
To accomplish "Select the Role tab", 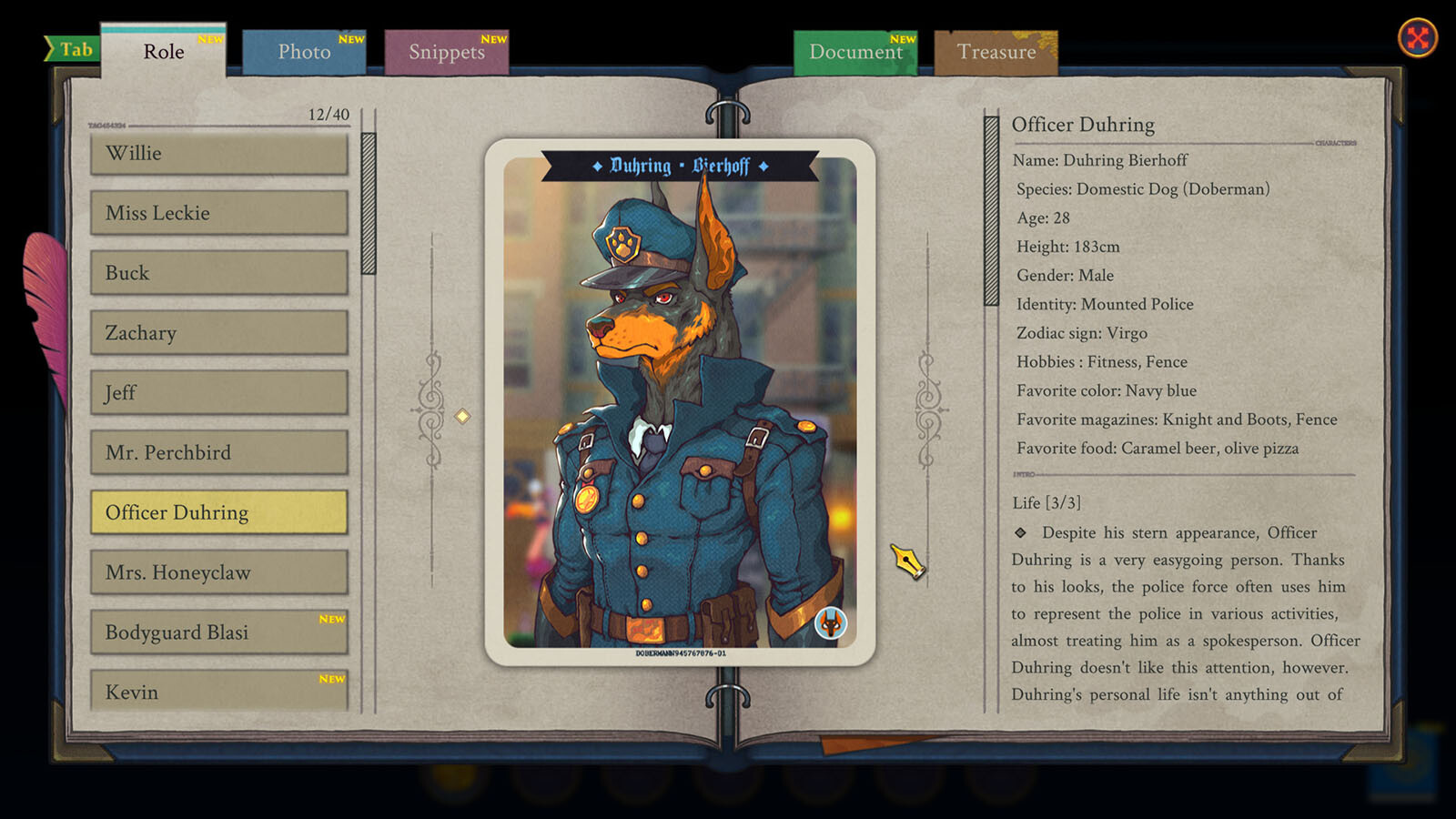I will pyautogui.click(x=164, y=52).
